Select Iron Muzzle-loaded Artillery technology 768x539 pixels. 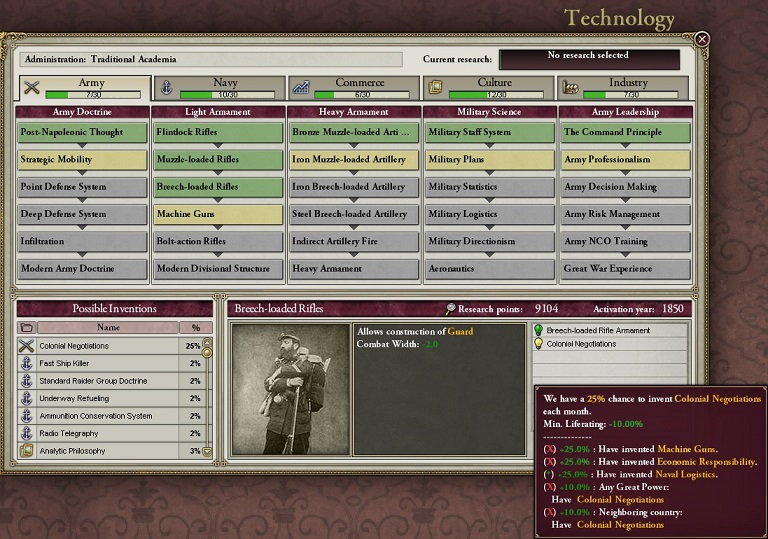(354, 159)
